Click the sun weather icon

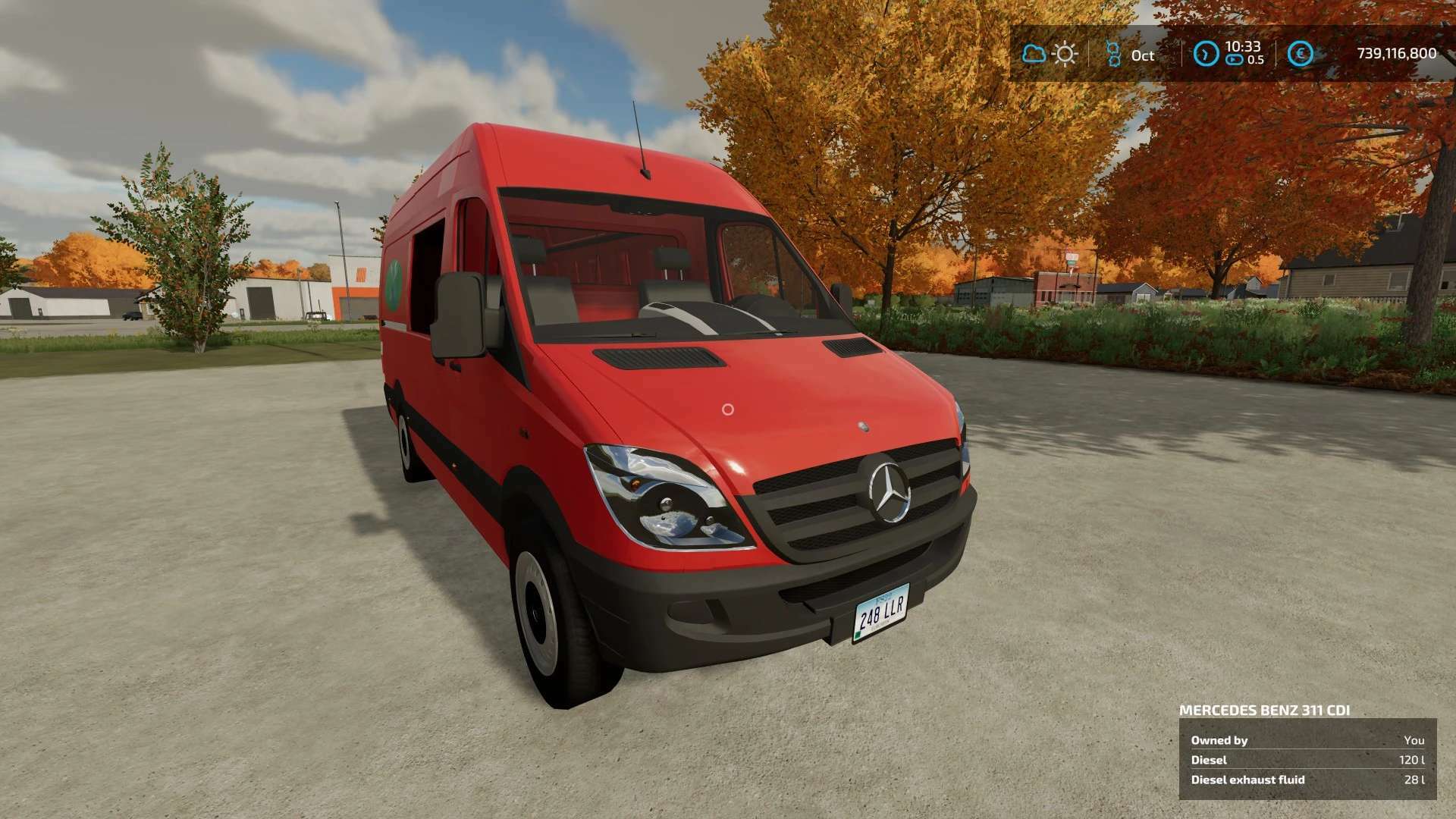(1065, 54)
